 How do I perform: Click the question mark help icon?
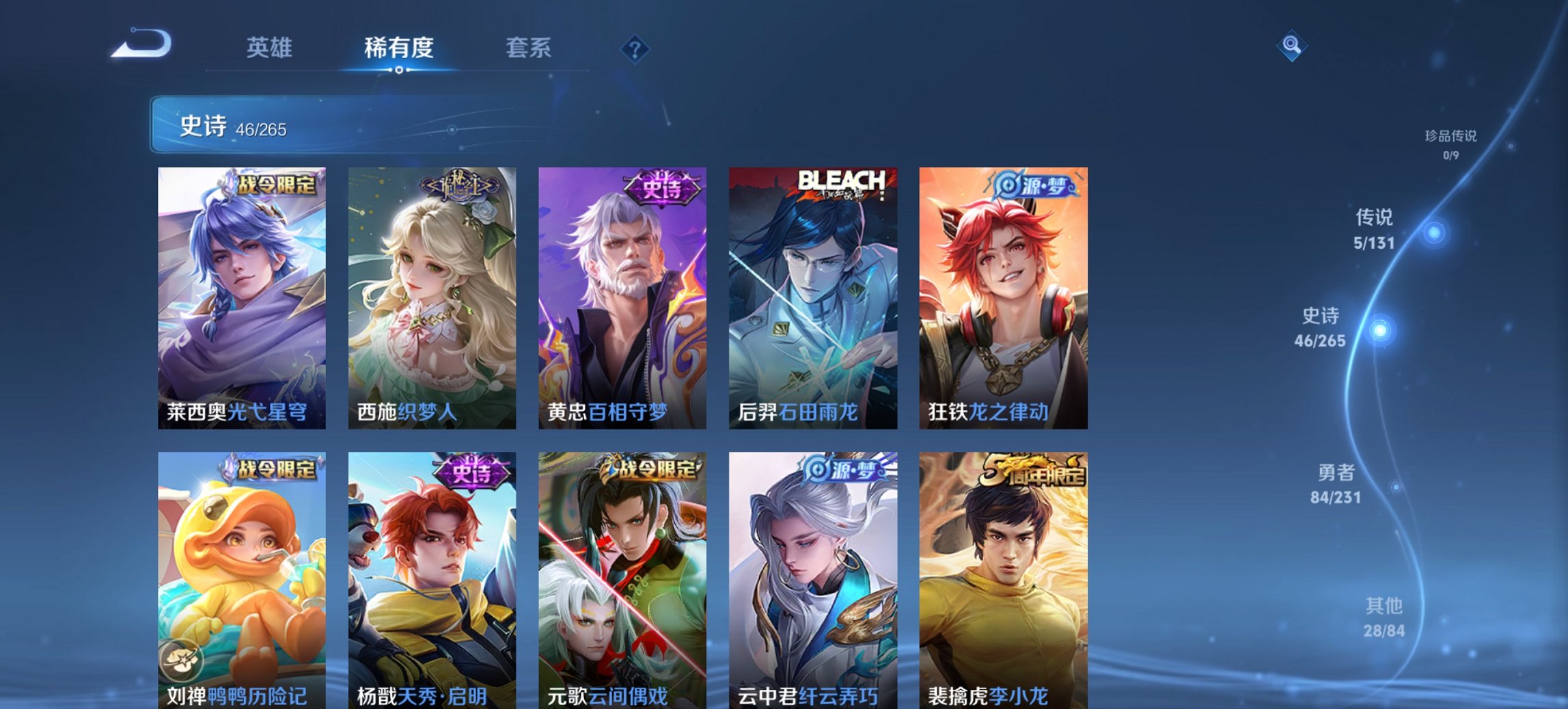coord(635,48)
